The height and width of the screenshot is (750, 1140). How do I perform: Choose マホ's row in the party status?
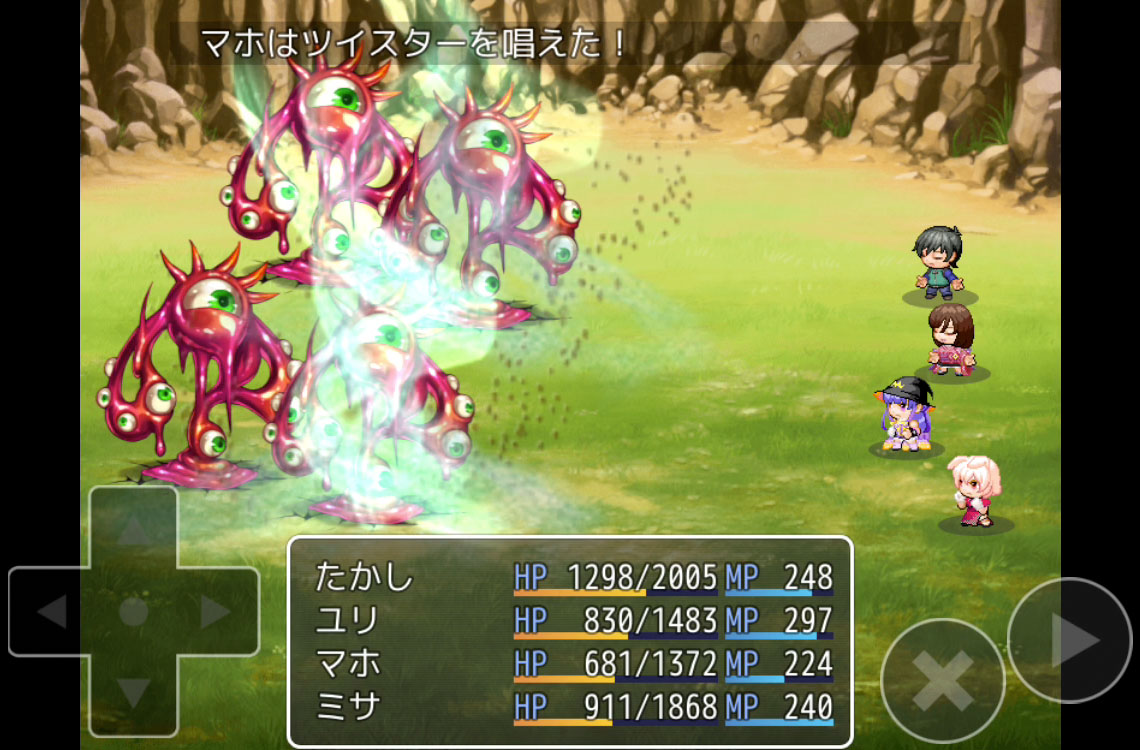pos(571,663)
